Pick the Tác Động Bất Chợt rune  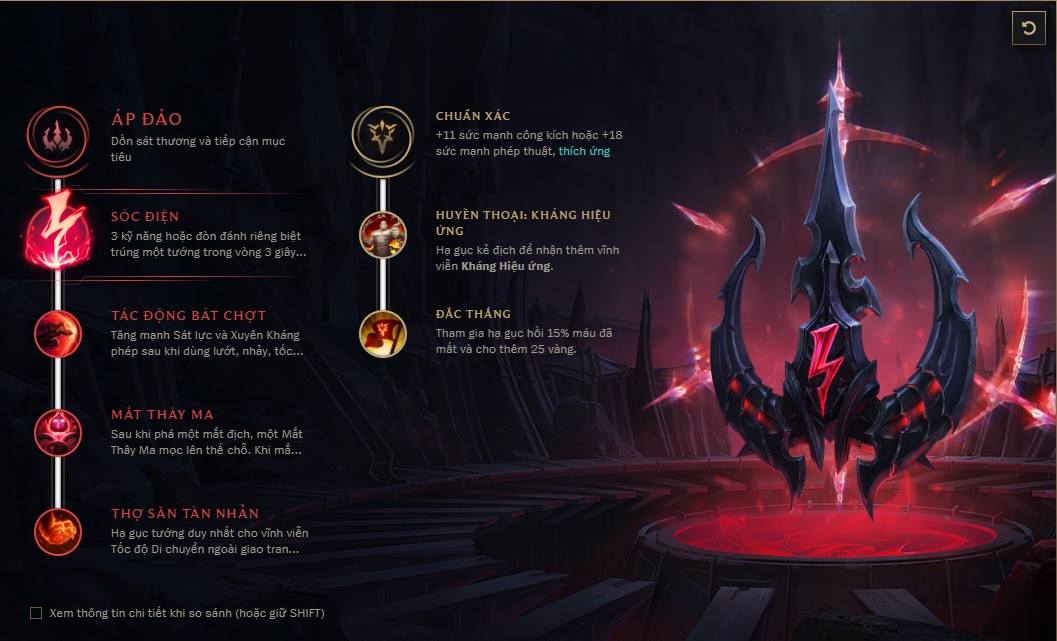pos(58,333)
